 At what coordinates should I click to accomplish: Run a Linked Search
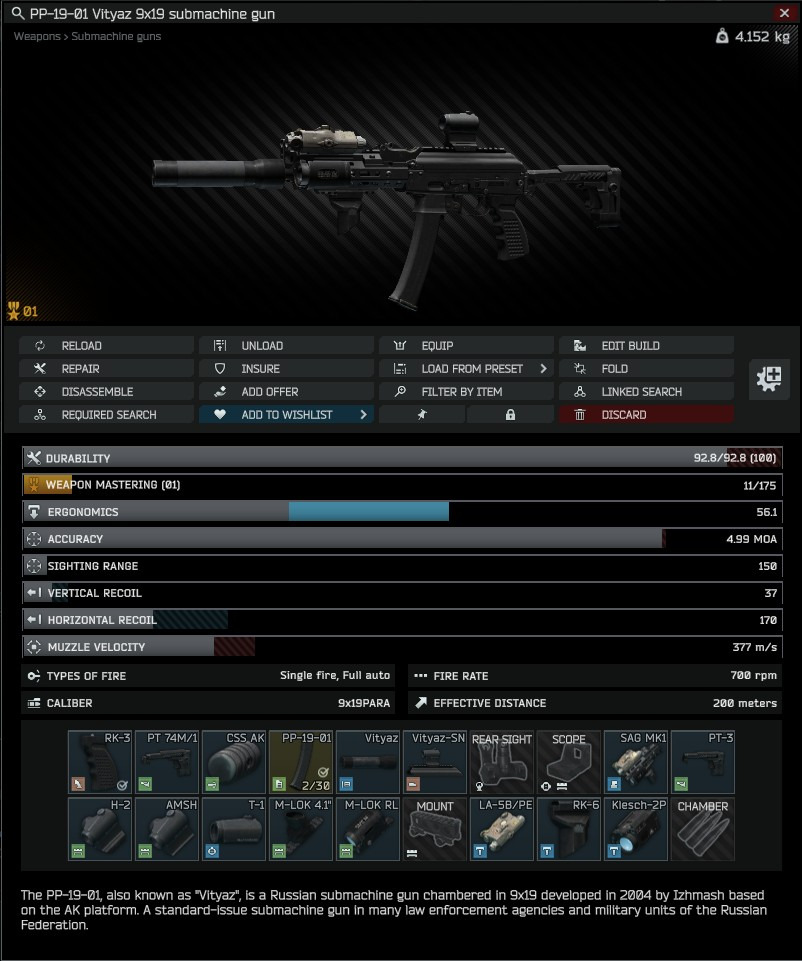646,391
